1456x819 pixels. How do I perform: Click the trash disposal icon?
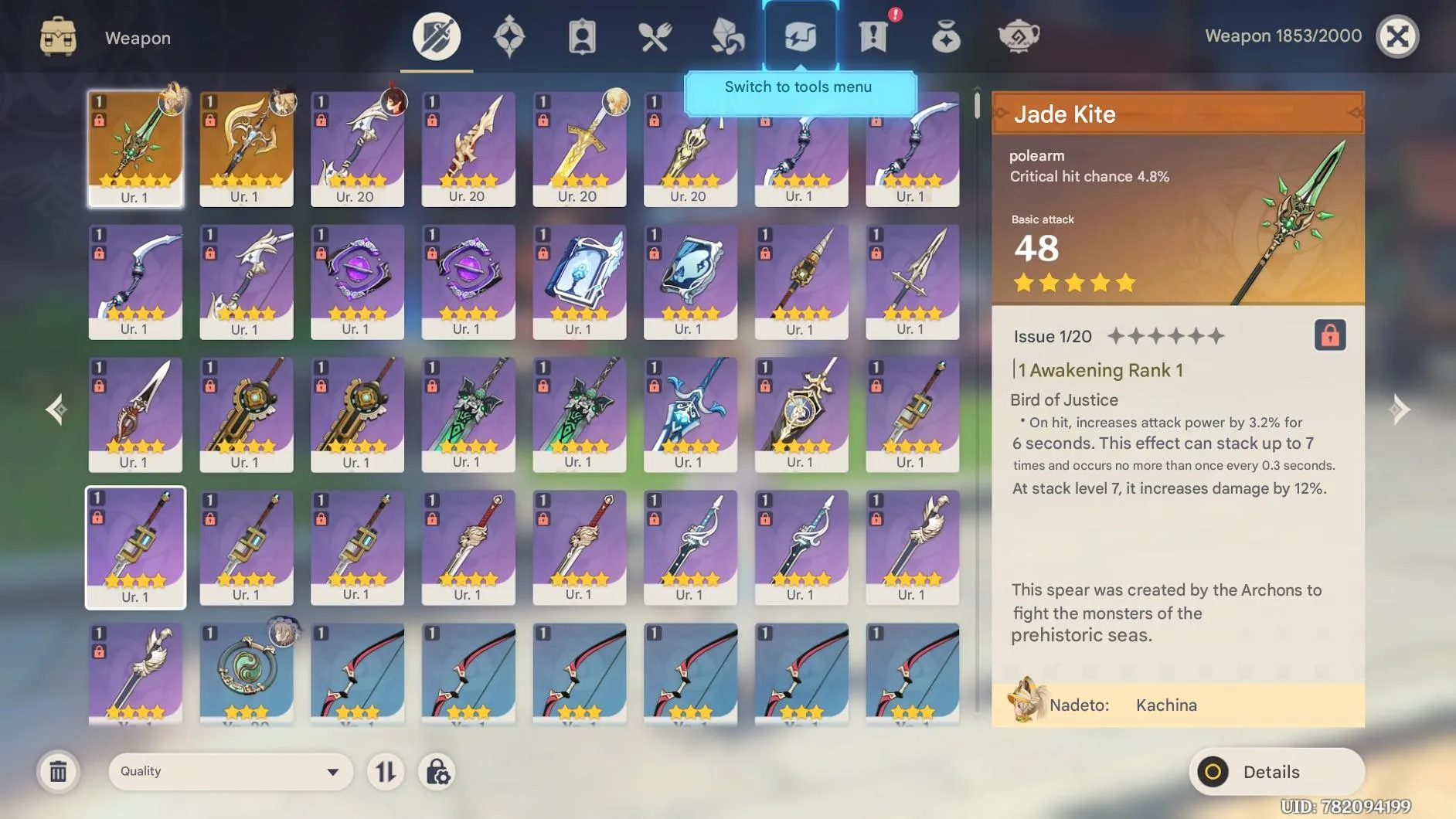tap(58, 770)
